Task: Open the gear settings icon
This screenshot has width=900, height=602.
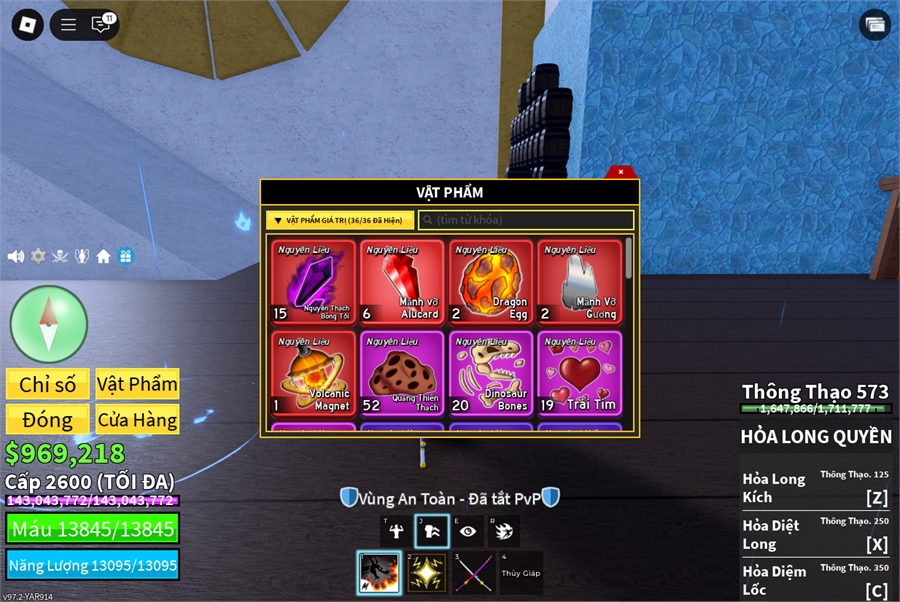Action: pyautogui.click(x=38, y=256)
